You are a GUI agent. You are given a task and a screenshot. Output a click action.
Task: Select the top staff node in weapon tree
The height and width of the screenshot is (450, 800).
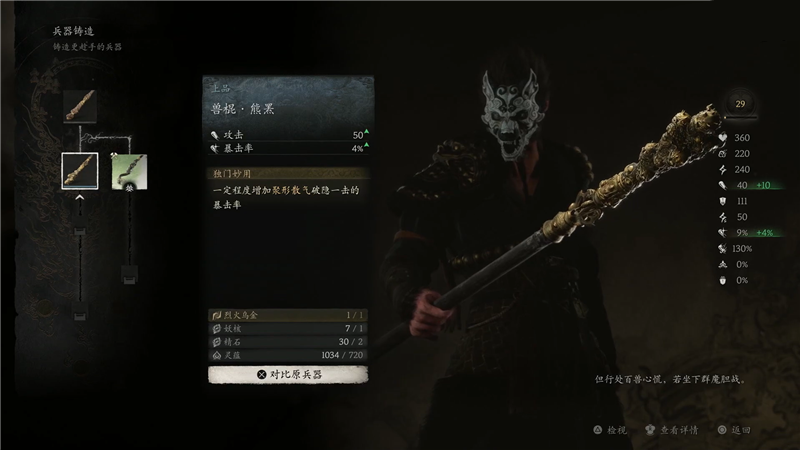tap(80, 105)
